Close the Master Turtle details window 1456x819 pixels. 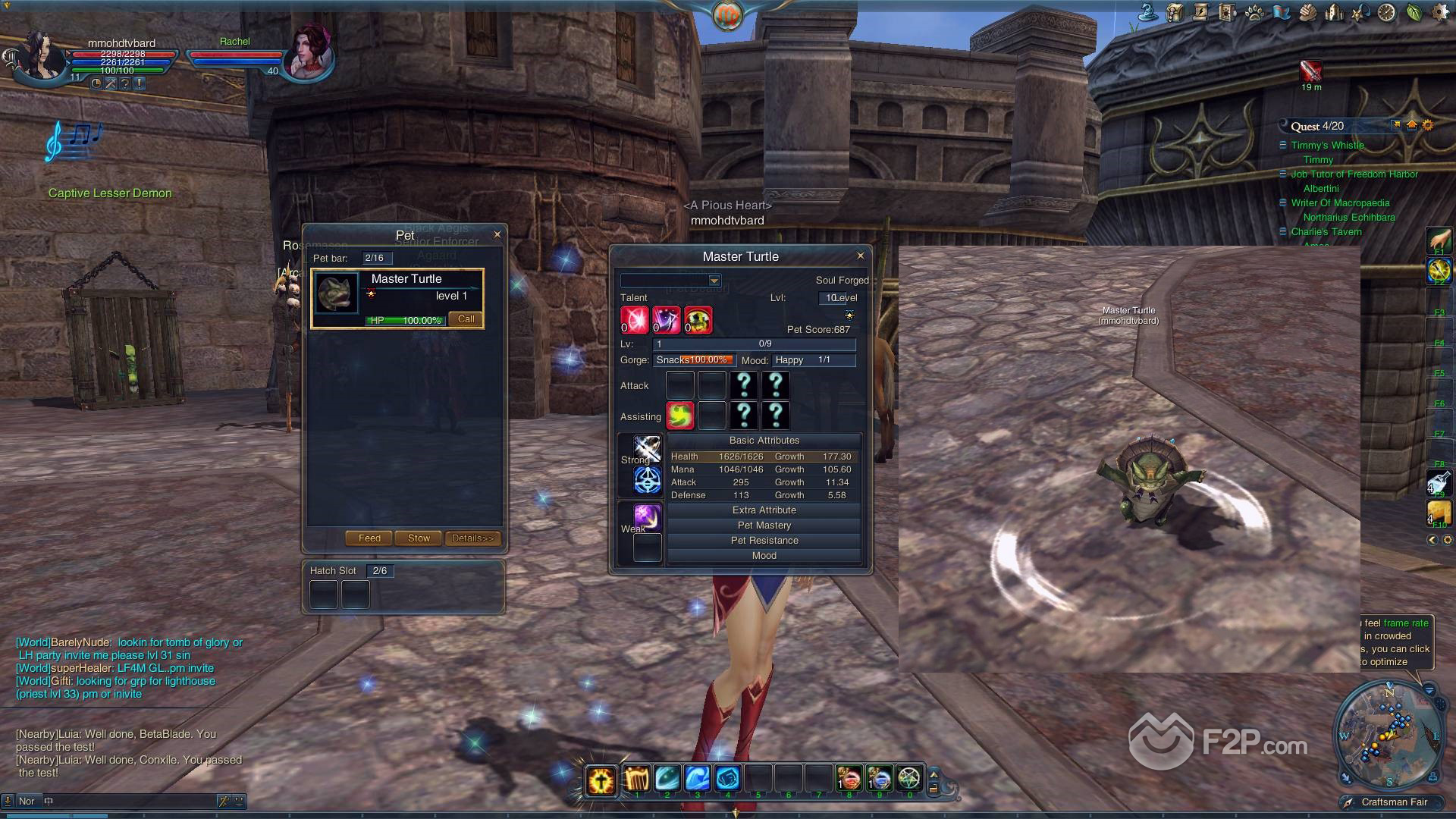pyautogui.click(x=860, y=256)
